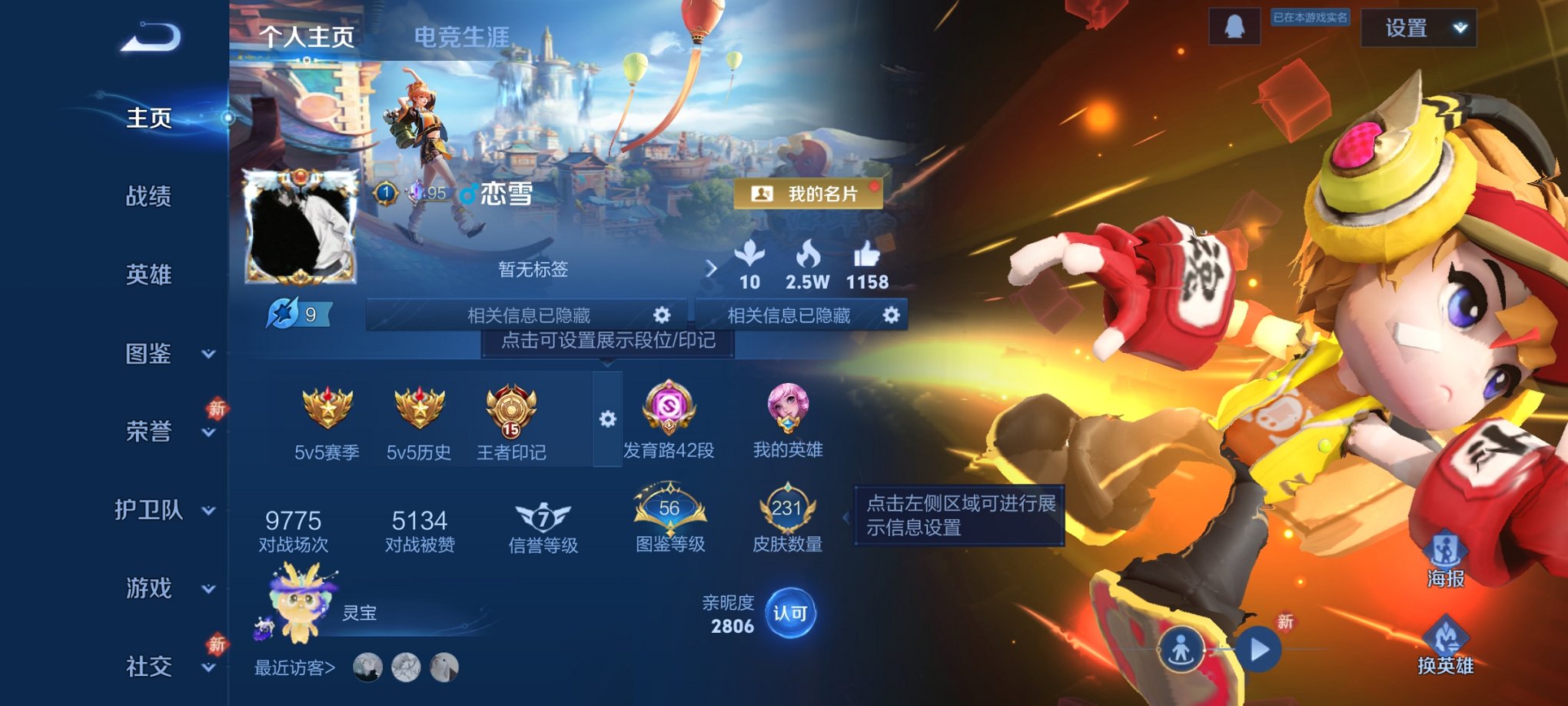Select the 英雄 (heroes) sidebar icon
Viewport: 1568px width, 706px height.
(148, 275)
